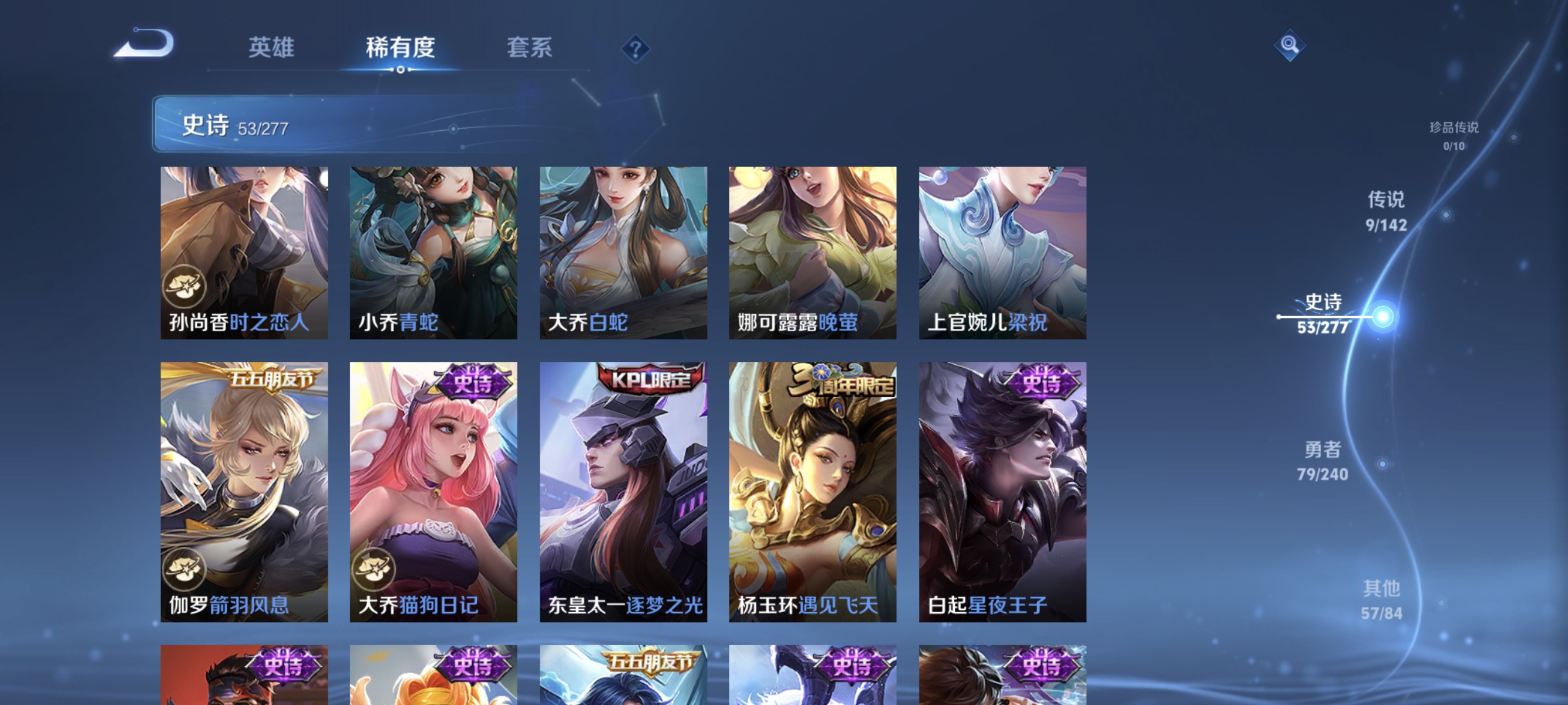
Task: Open the 大乔白蛇 skin thumbnail
Action: point(622,253)
